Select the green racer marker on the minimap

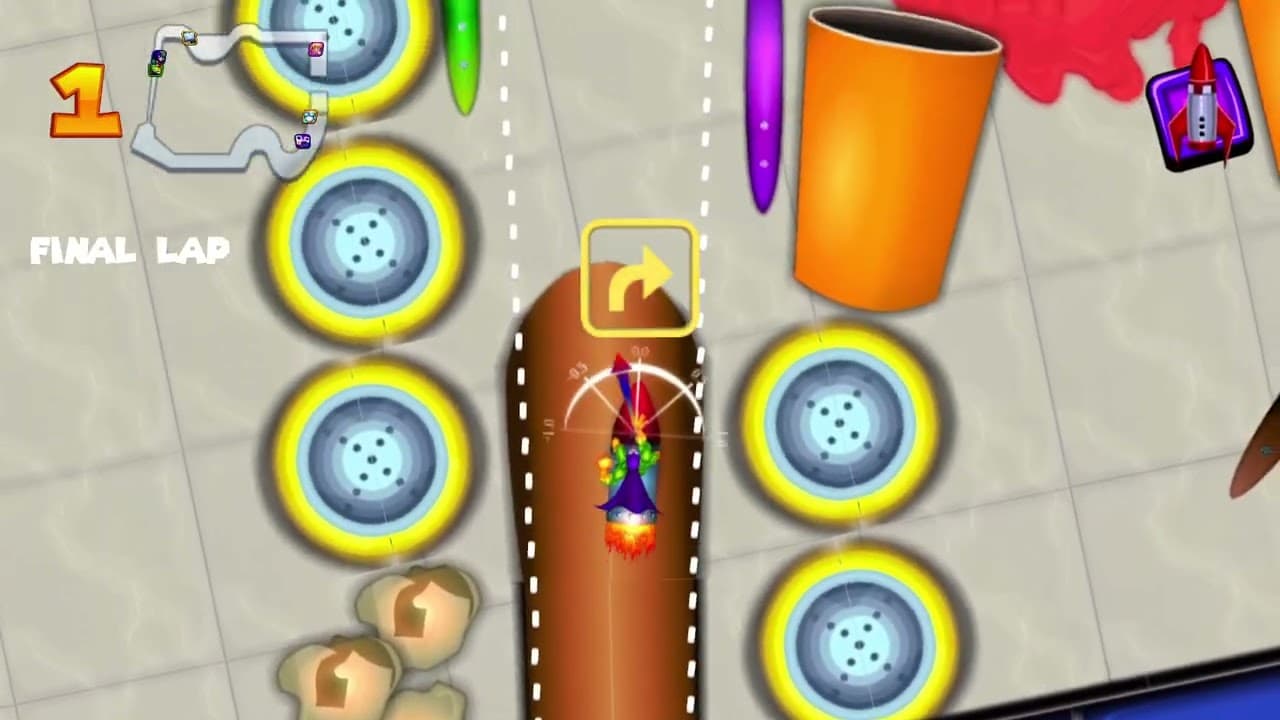point(156,69)
